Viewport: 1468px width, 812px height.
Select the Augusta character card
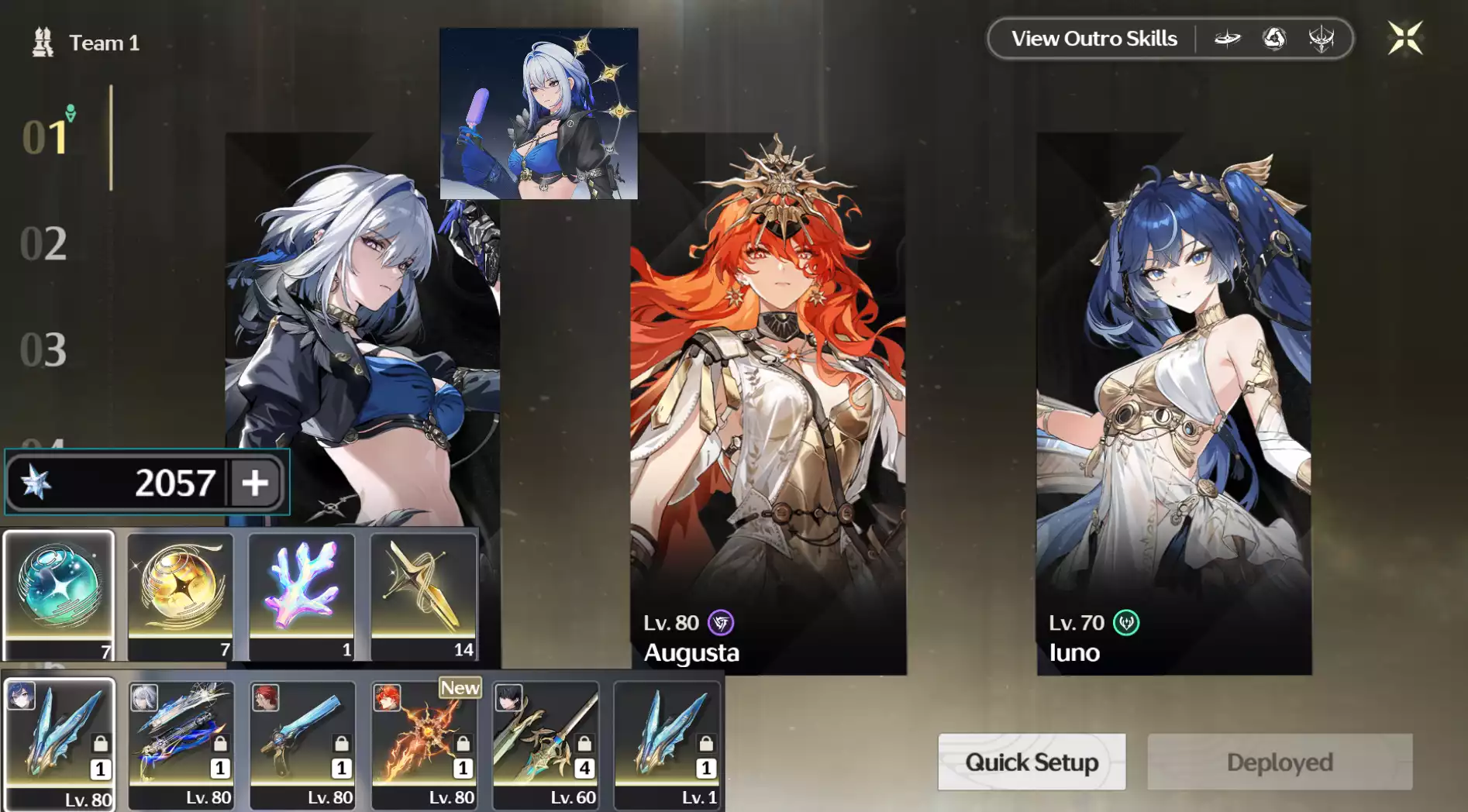[x=767, y=403]
